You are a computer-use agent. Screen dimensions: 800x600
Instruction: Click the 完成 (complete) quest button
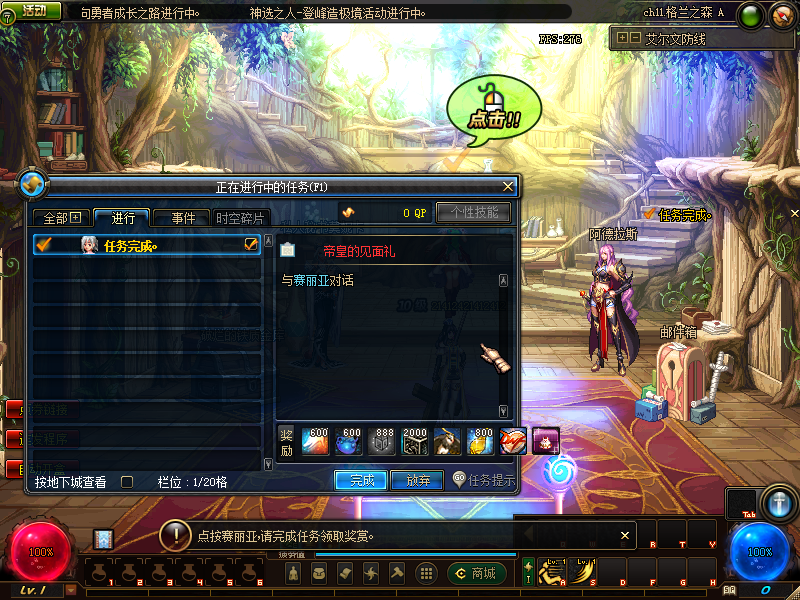(361, 480)
